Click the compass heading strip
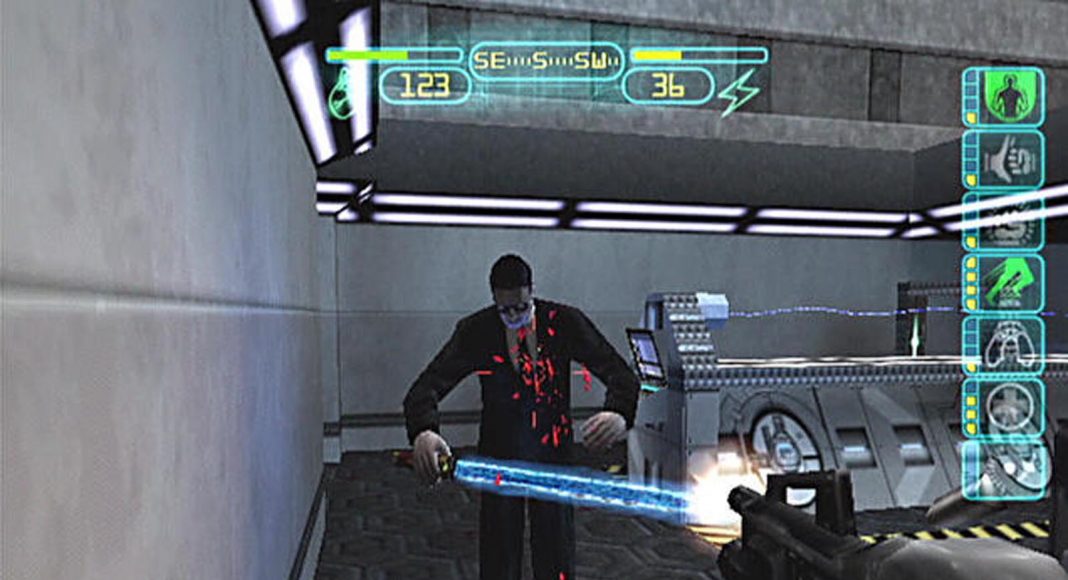This screenshot has width=1068, height=580. [x=546, y=59]
